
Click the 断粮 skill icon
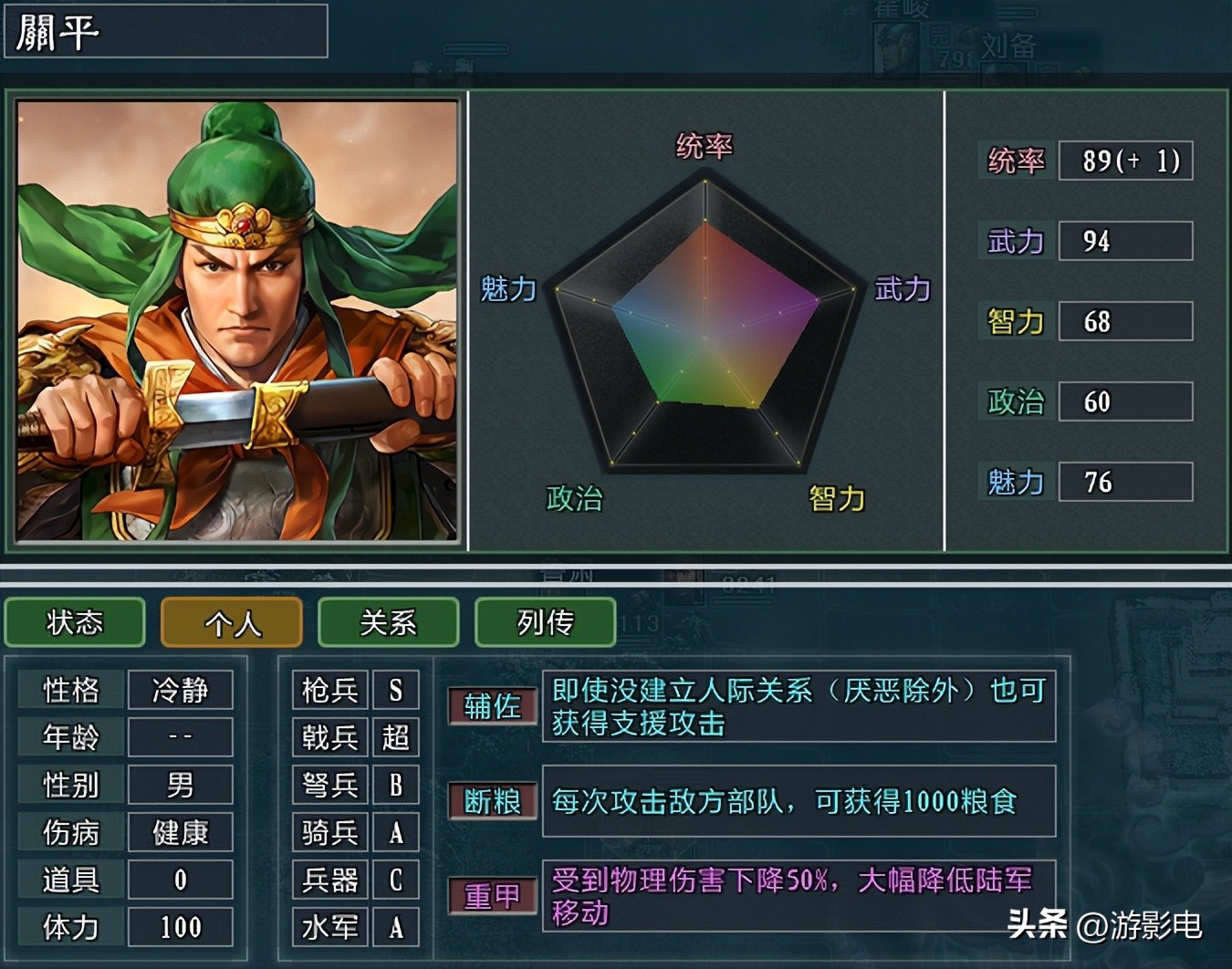[492, 802]
